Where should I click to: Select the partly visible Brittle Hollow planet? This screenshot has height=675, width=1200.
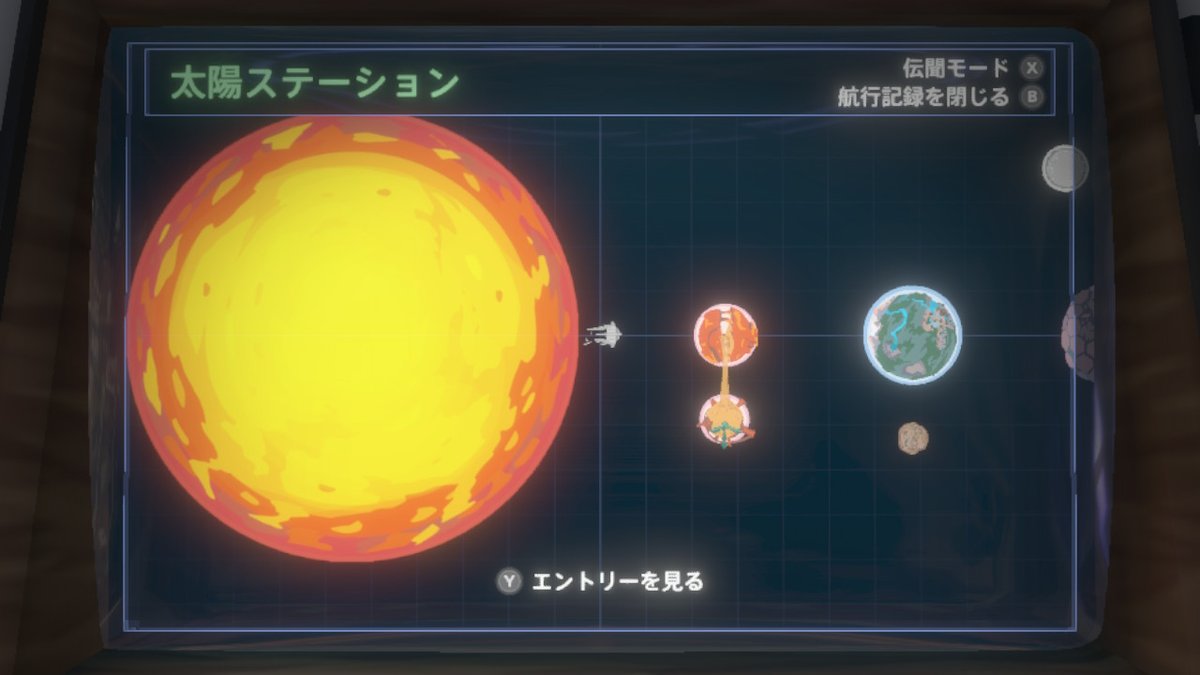pos(1080,330)
